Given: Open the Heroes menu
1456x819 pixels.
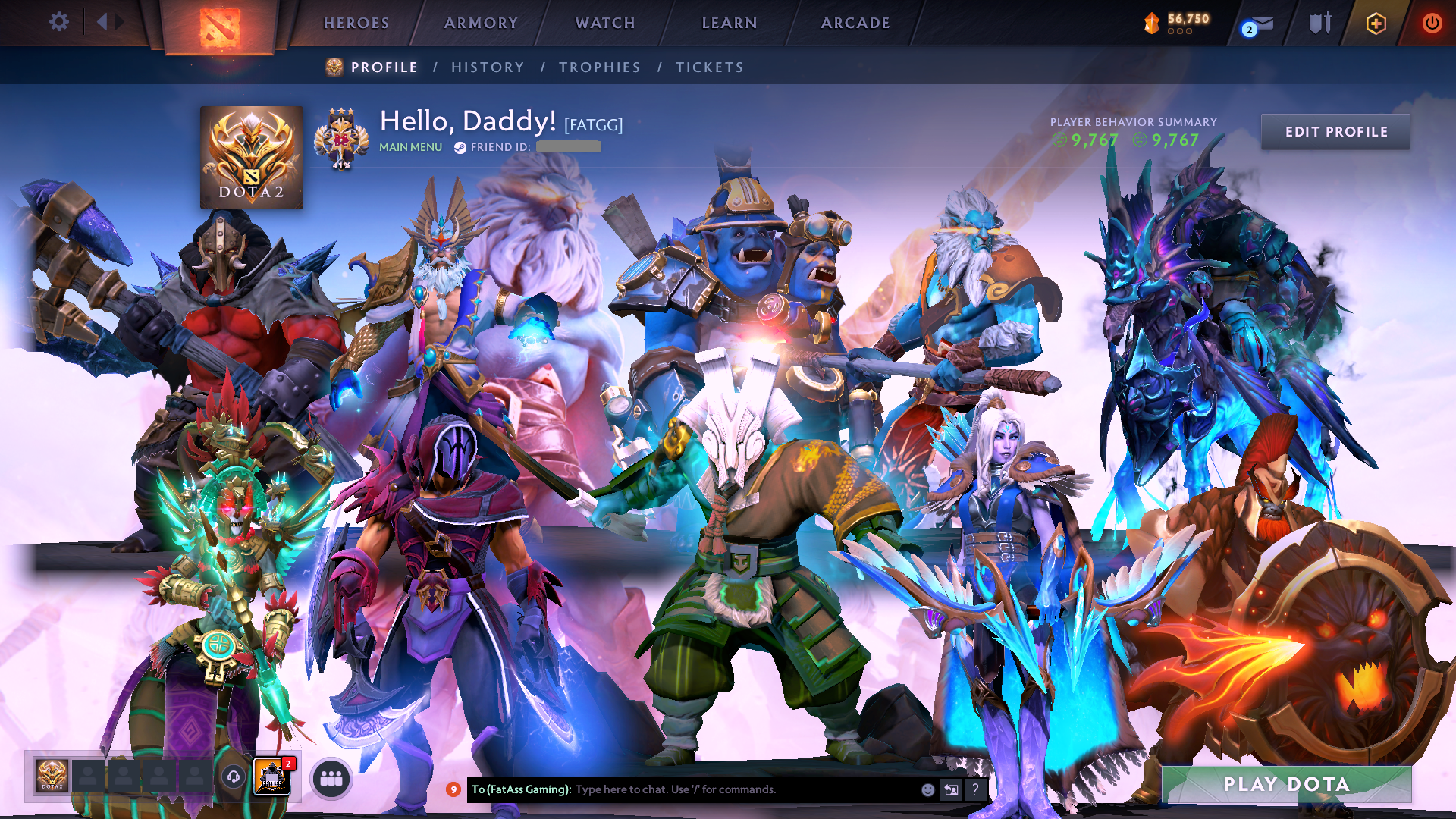Looking at the screenshot, I should [x=356, y=23].
